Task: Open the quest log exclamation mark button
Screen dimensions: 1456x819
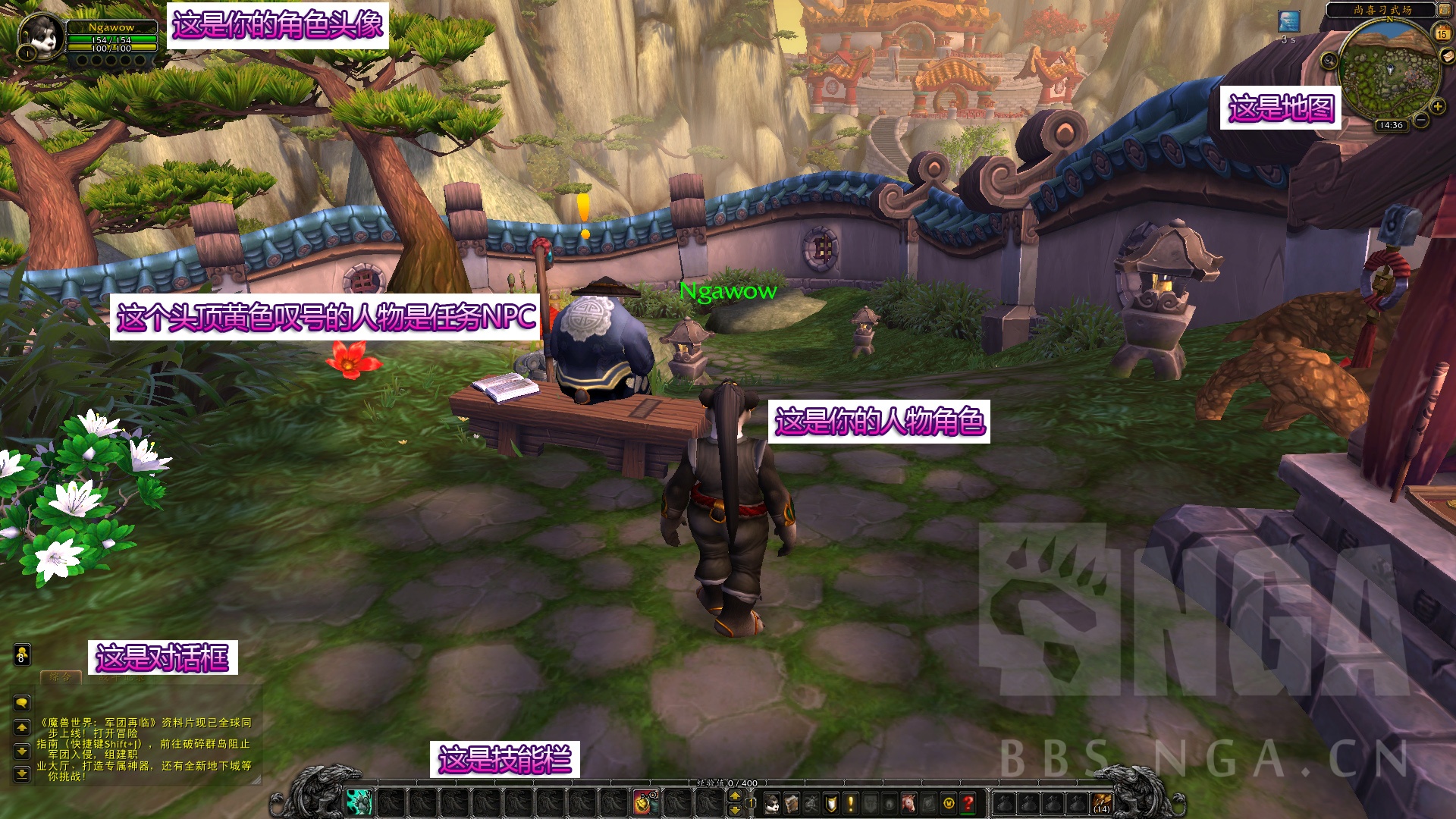Action: tap(851, 802)
